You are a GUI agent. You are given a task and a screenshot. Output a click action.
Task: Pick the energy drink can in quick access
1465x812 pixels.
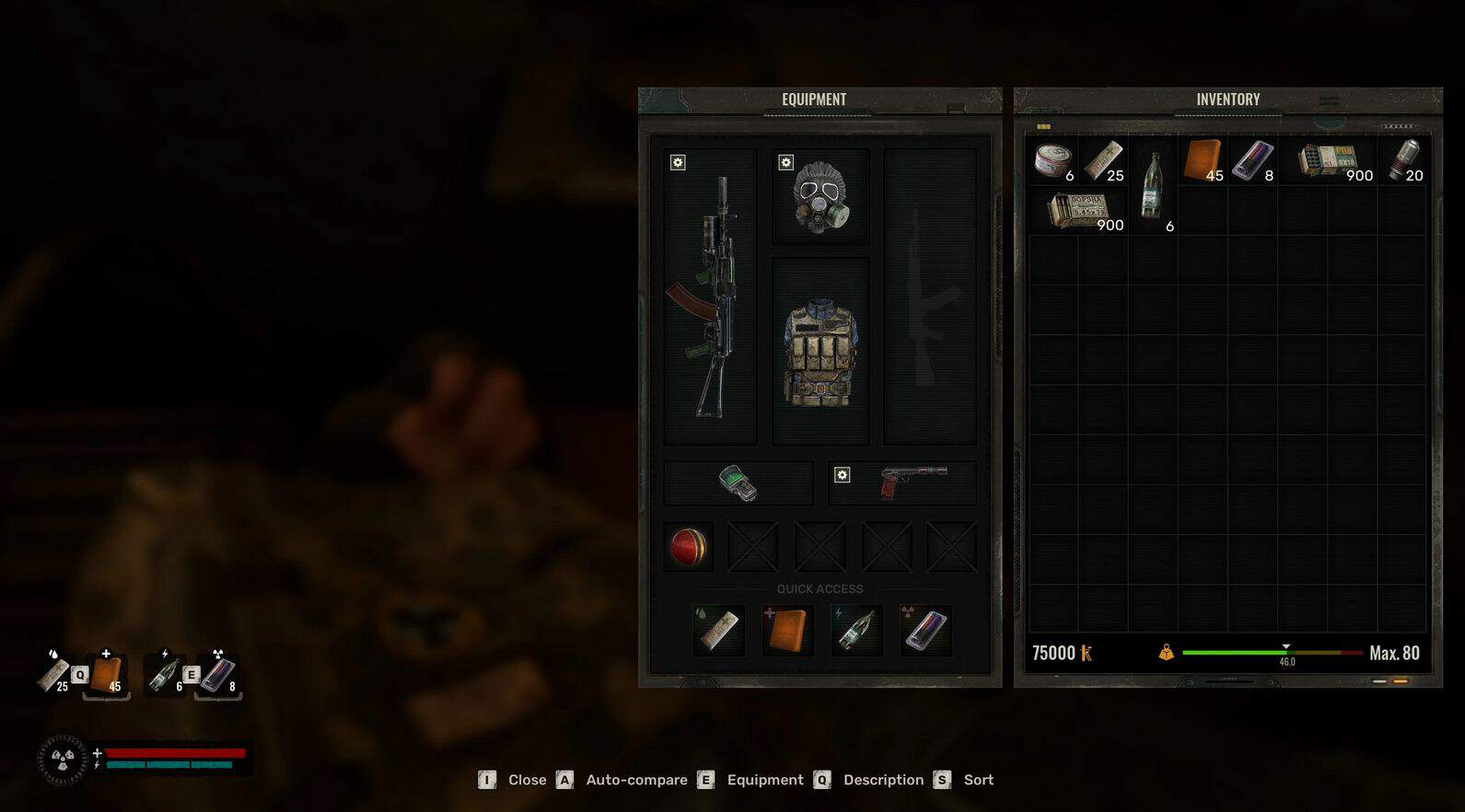click(x=925, y=631)
